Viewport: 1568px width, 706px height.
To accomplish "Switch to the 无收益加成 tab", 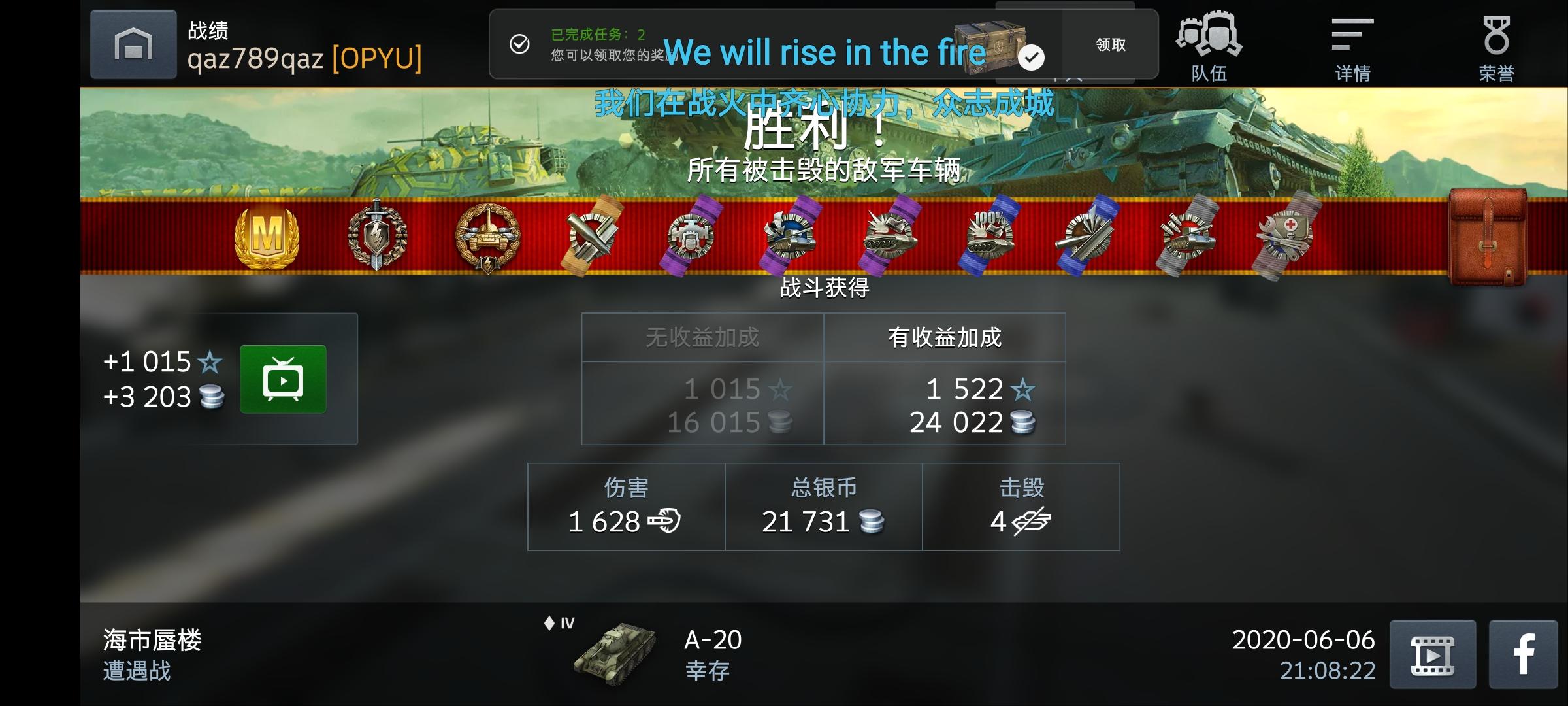I will coord(701,337).
